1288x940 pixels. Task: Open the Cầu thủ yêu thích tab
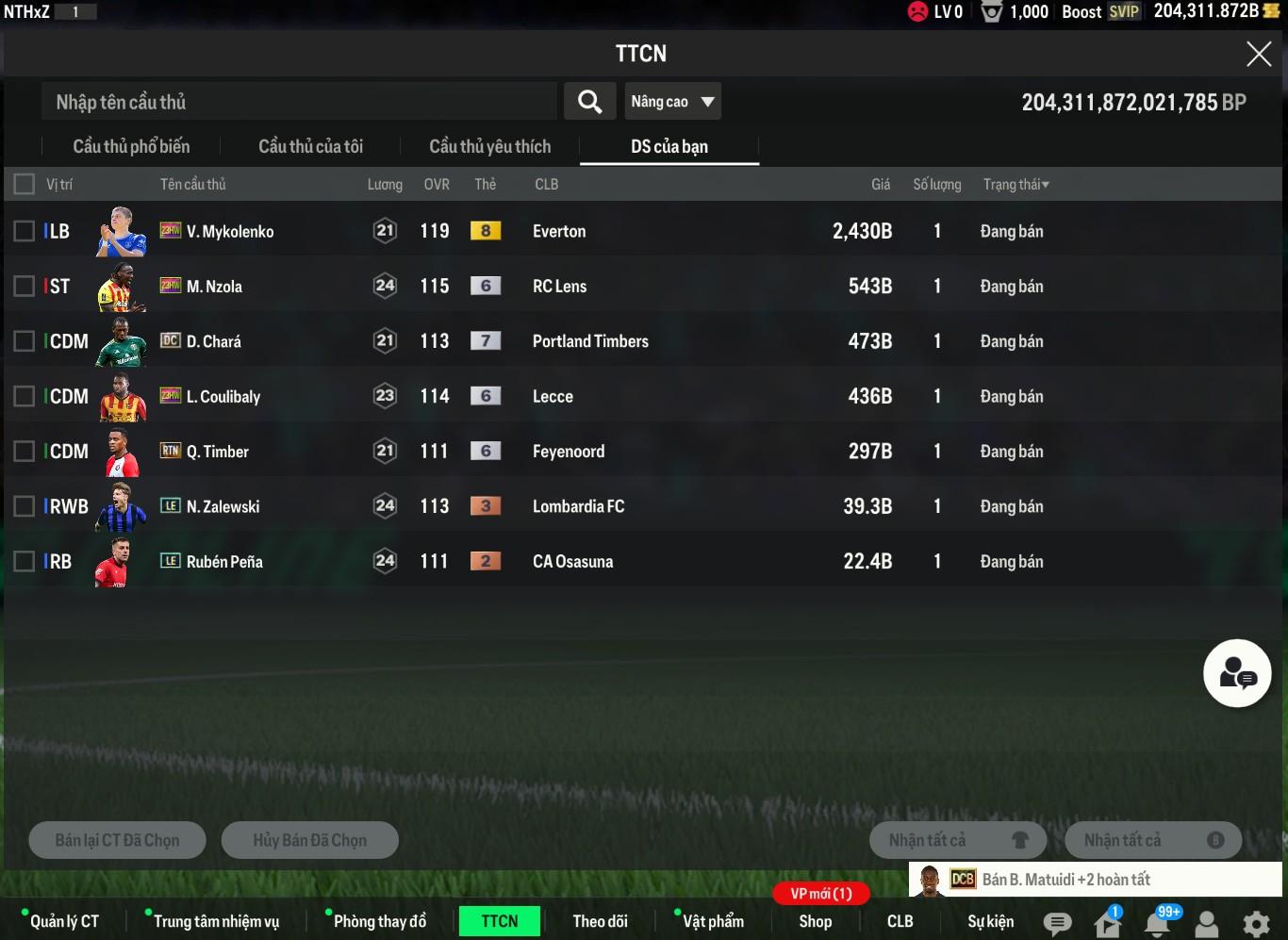(x=489, y=146)
